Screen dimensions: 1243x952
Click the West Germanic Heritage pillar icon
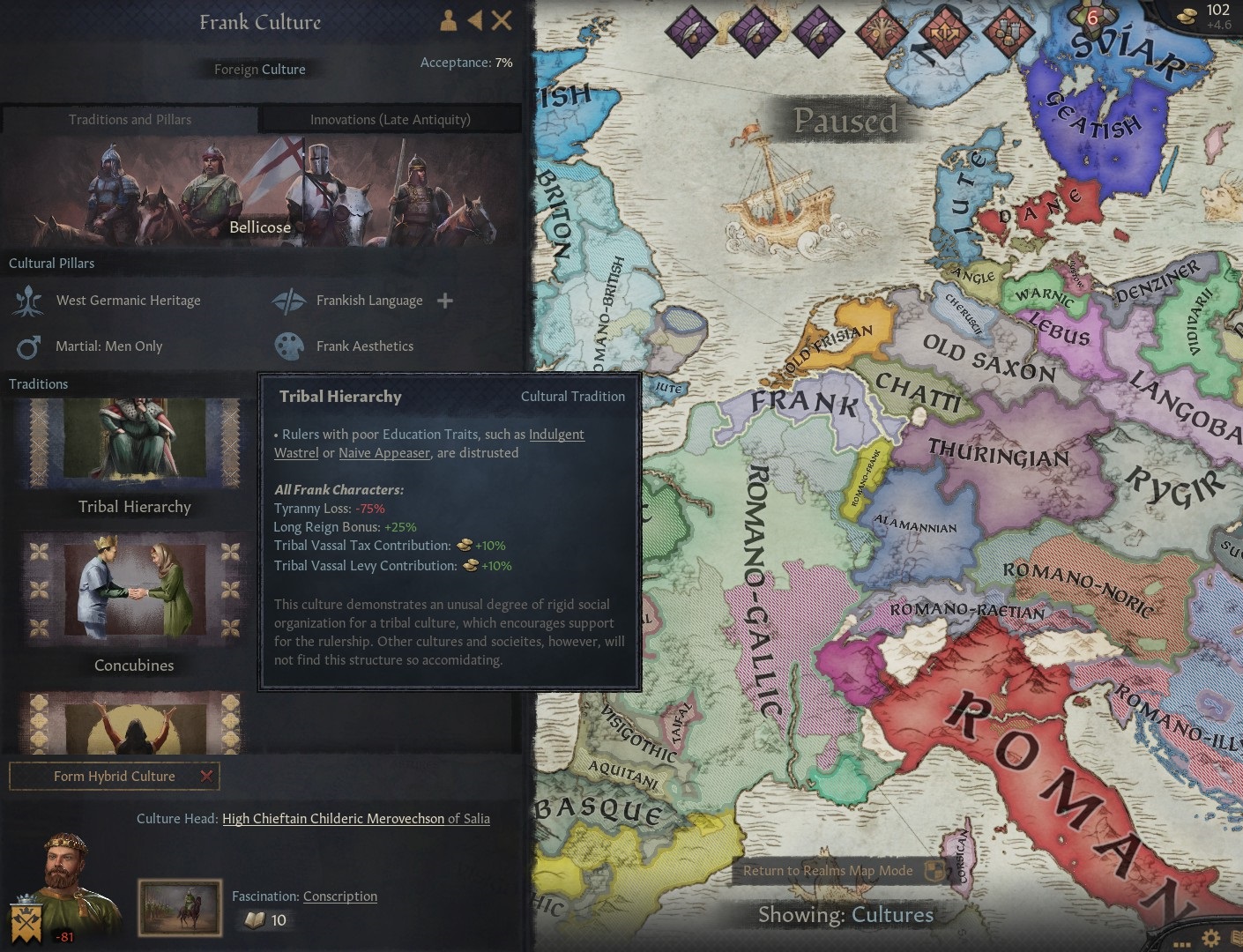point(29,301)
